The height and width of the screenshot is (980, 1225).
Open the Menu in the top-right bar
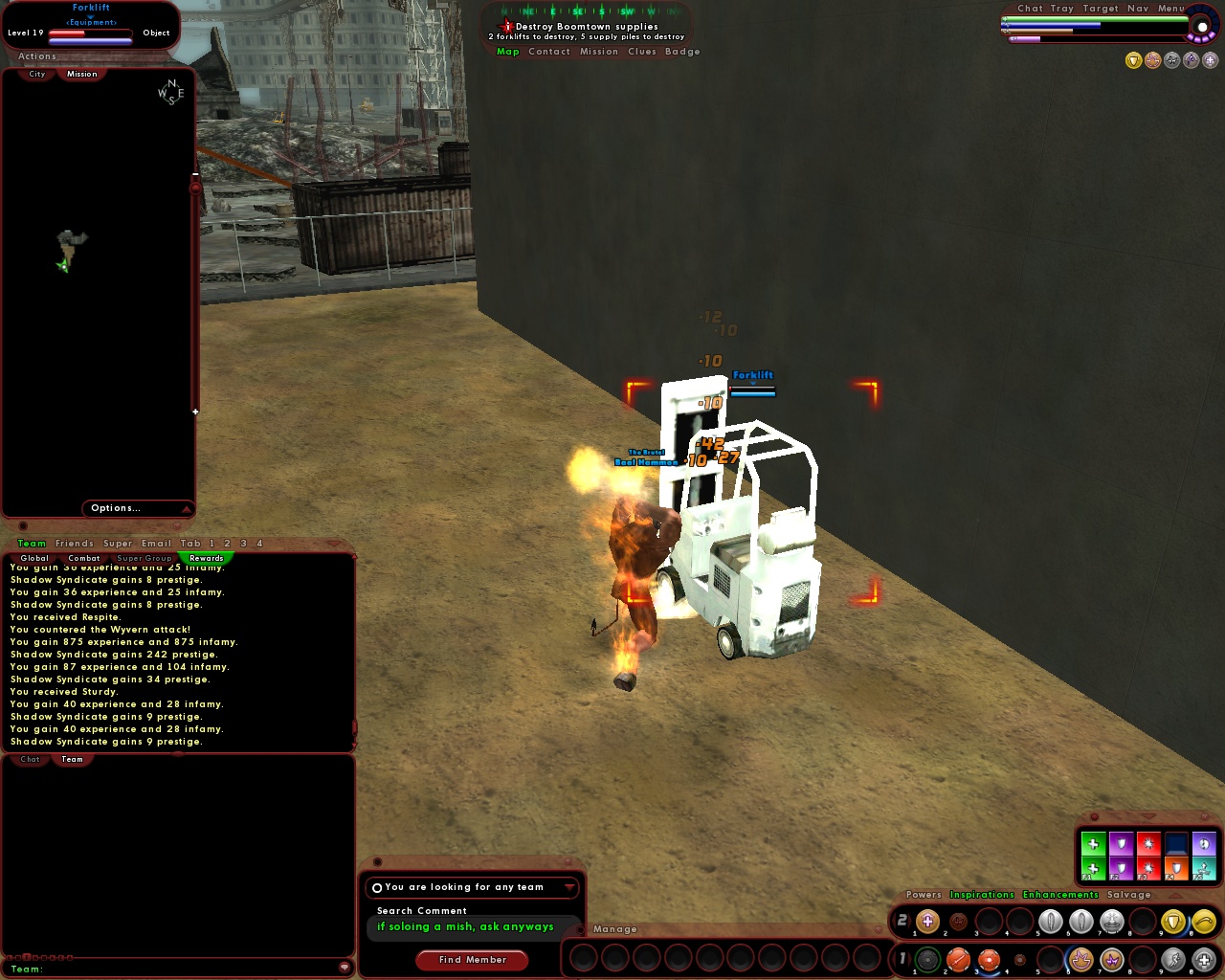click(x=1171, y=8)
